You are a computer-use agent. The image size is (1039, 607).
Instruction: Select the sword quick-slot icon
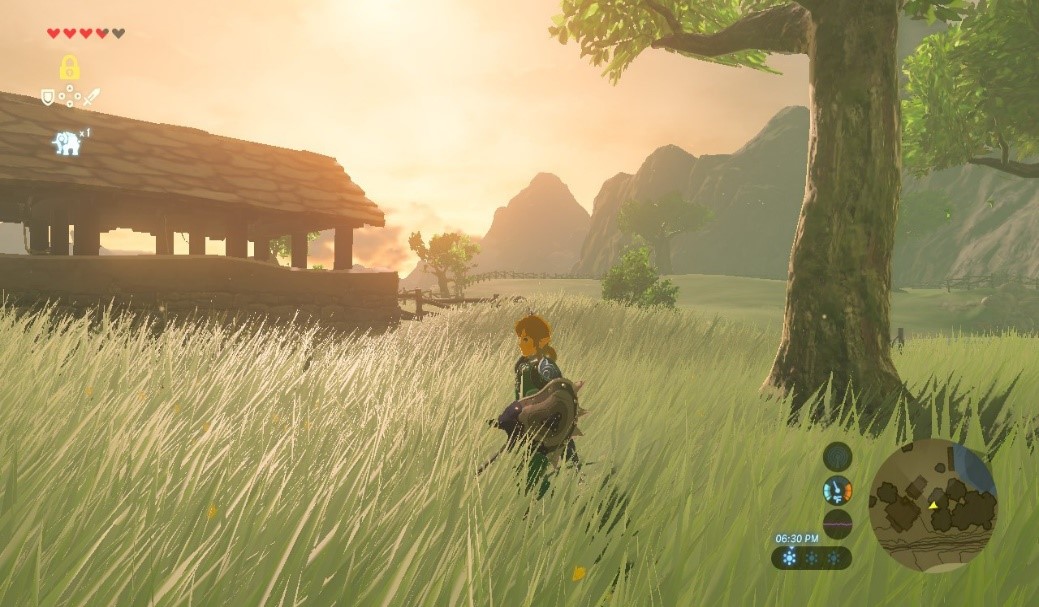point(91,97)
